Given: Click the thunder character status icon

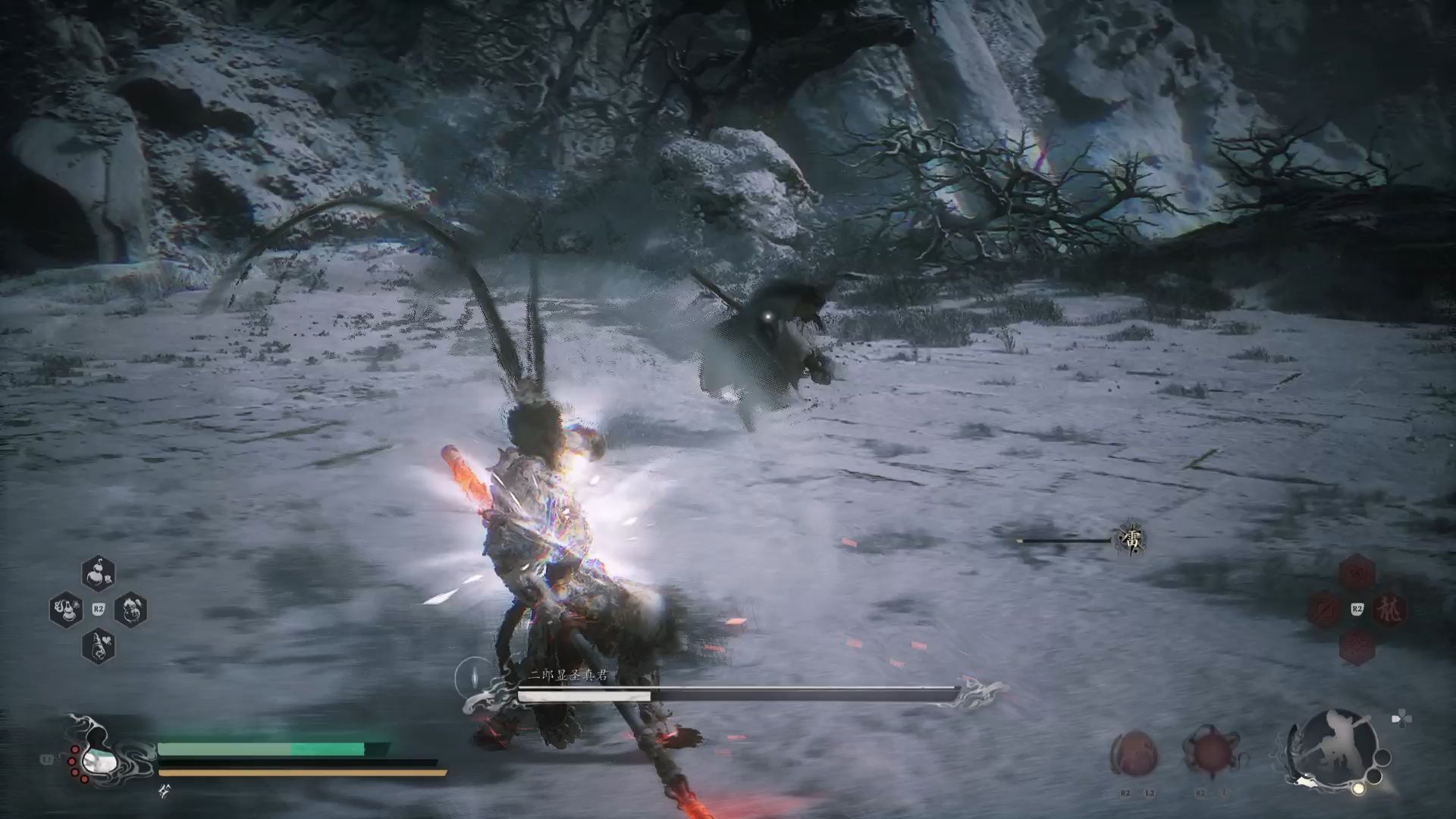Looking at the screenshot, I should (1131, 540).
